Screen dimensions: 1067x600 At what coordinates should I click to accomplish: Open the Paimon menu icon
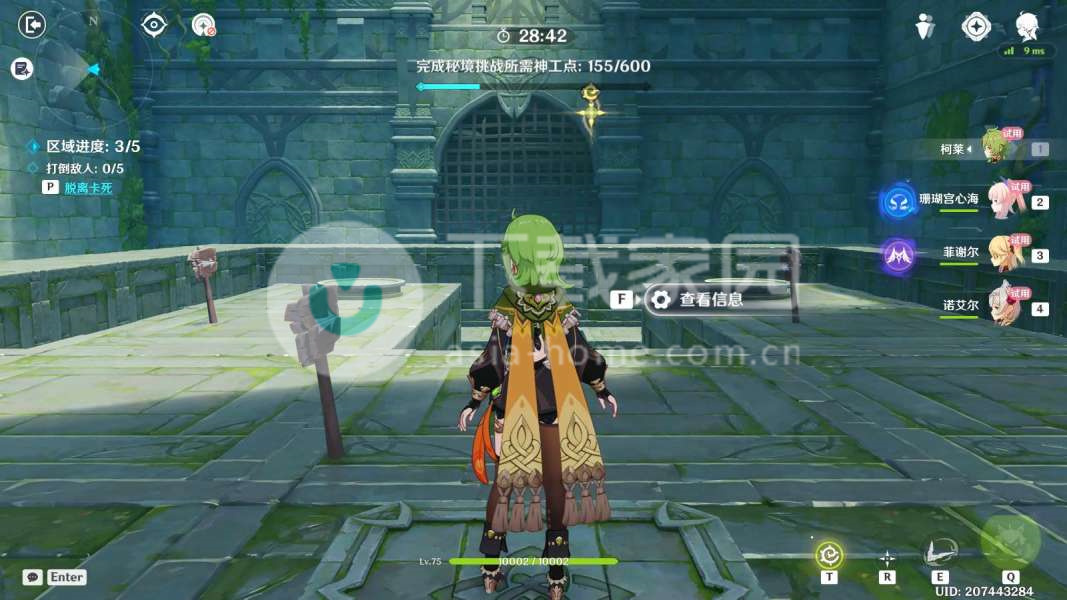pyautogui.click(x=1027, y=26)
